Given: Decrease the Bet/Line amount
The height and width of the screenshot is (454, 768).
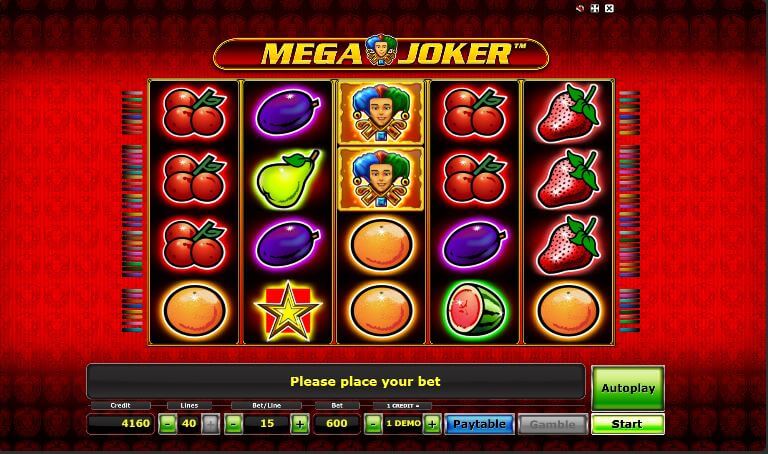Looking at the screenshot, I should 233,424.
